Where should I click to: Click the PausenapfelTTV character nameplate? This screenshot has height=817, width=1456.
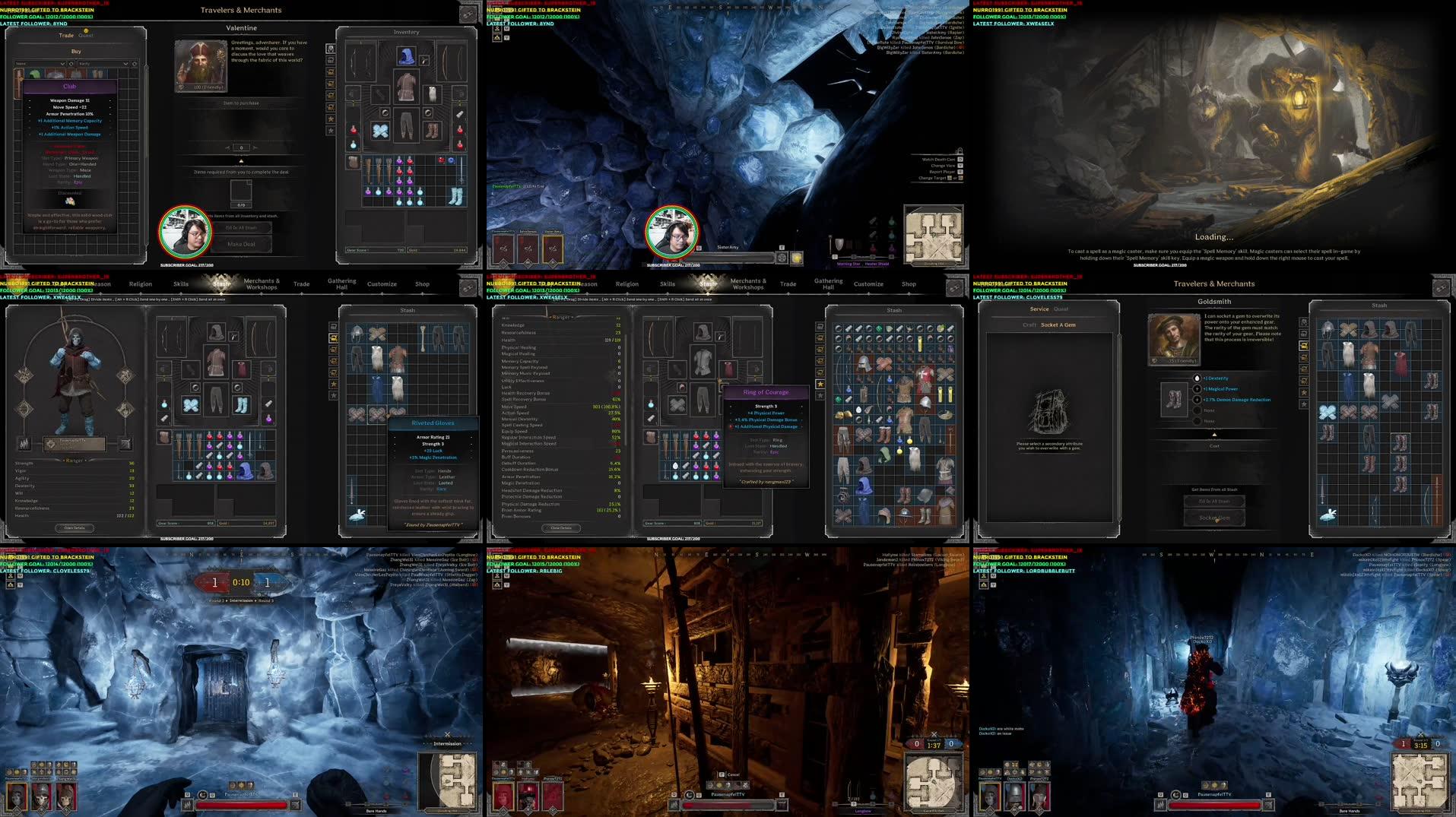pyautogui.click(x=75, y=442)
